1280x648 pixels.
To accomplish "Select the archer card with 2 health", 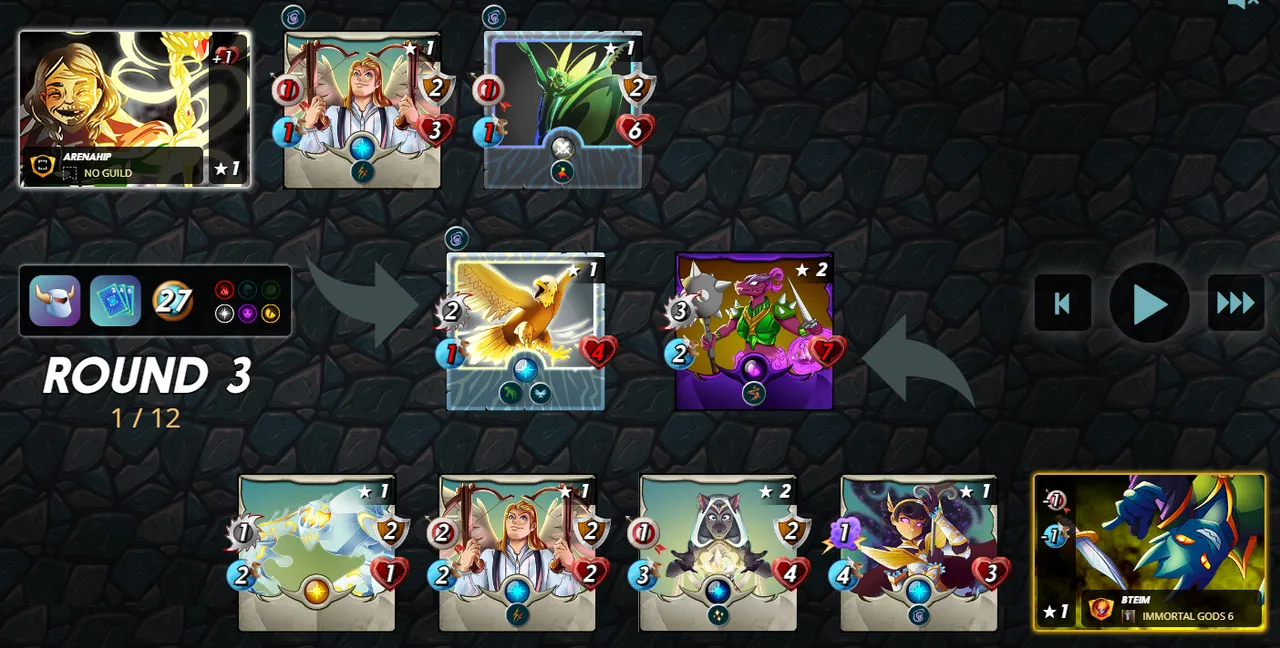I will click(x=517, y=552).
